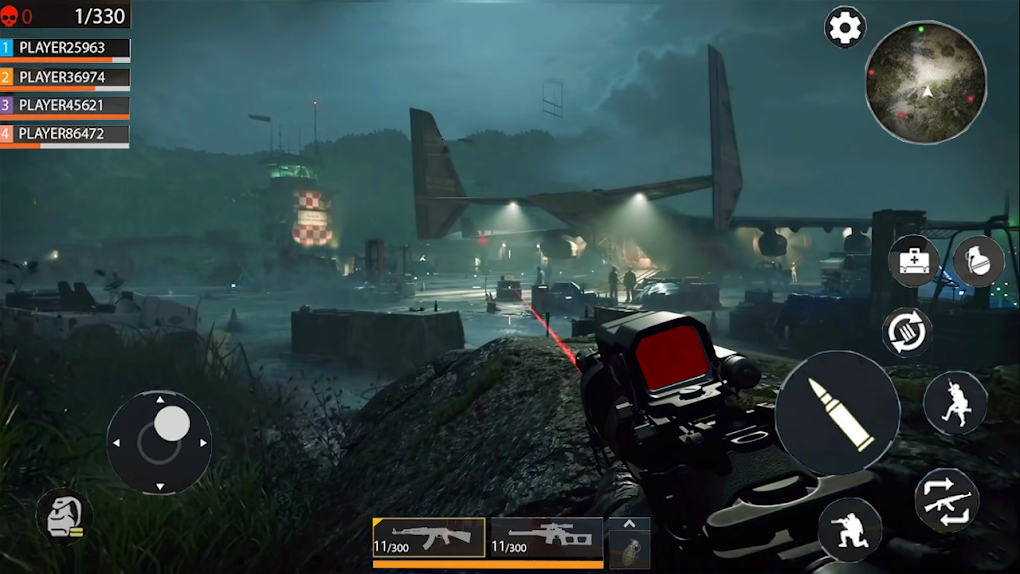Viewport: 1020px width, 574px height.
Task: Reload the weapon with the reload icon
Action: tap(907, 332)
